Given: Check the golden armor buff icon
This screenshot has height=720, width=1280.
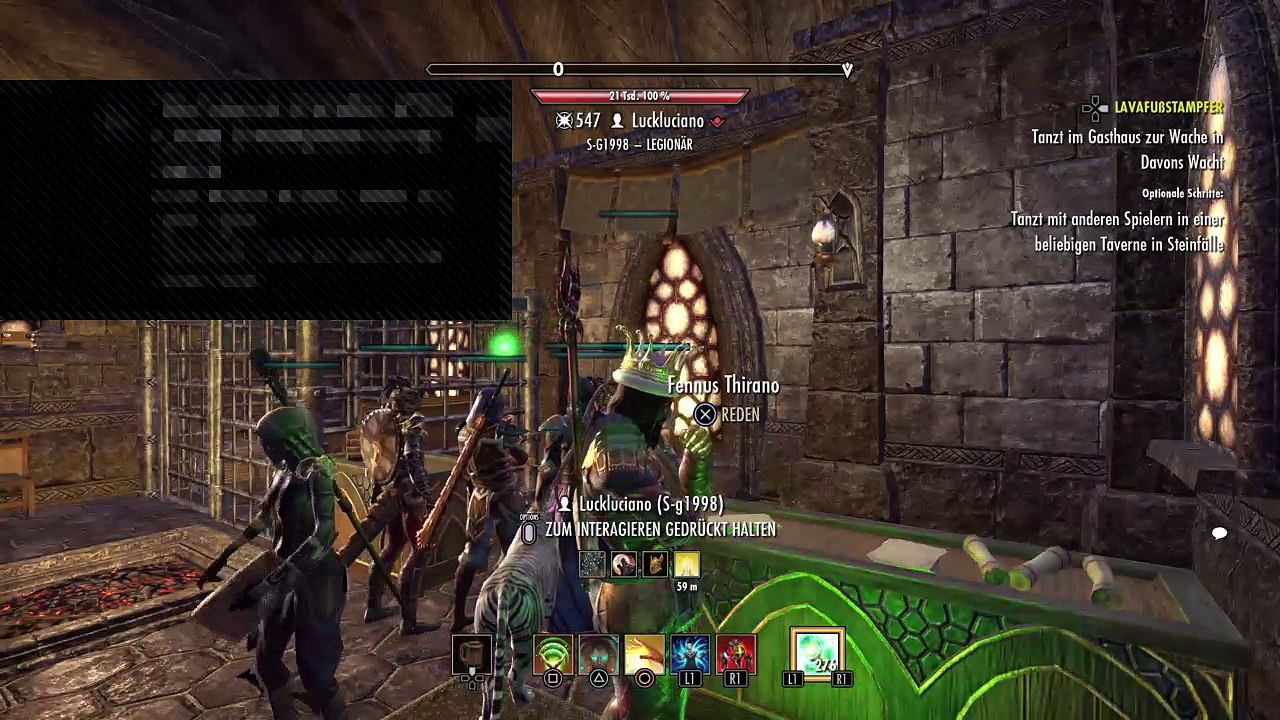Looking at the screenshot, I should [655, 565].
